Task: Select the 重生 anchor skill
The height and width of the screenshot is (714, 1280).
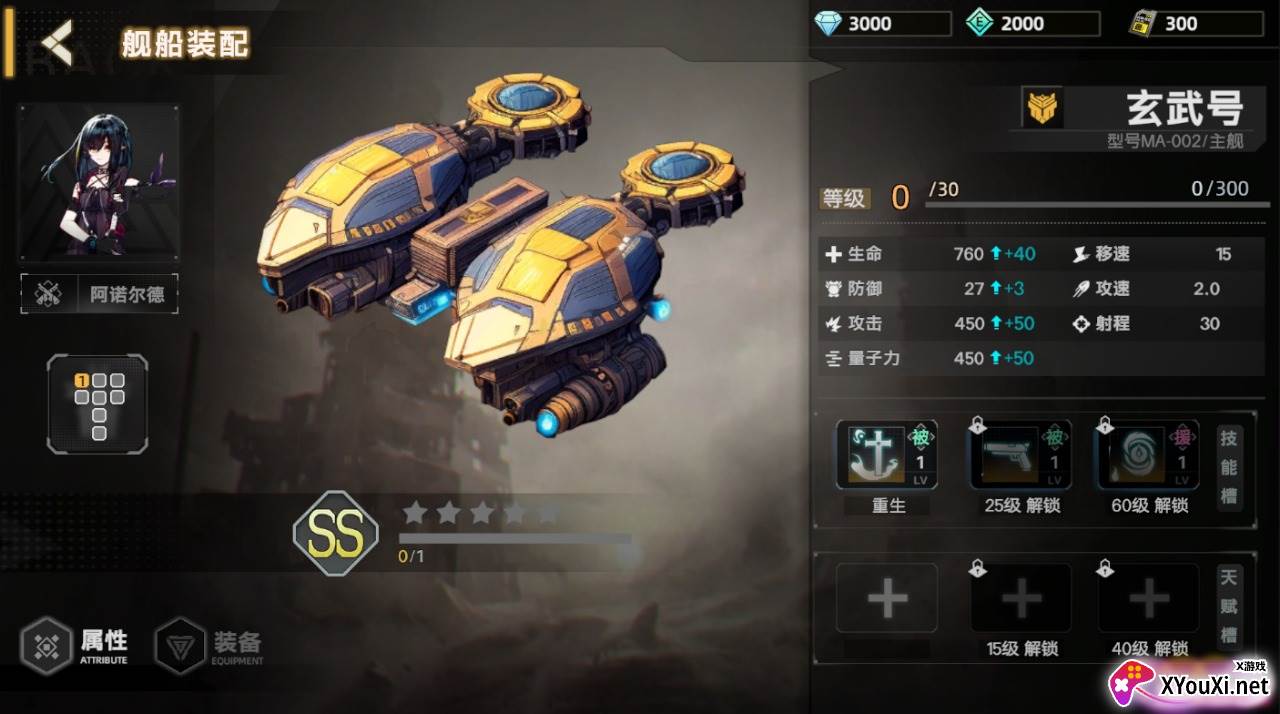Action: tap(887, 456)
